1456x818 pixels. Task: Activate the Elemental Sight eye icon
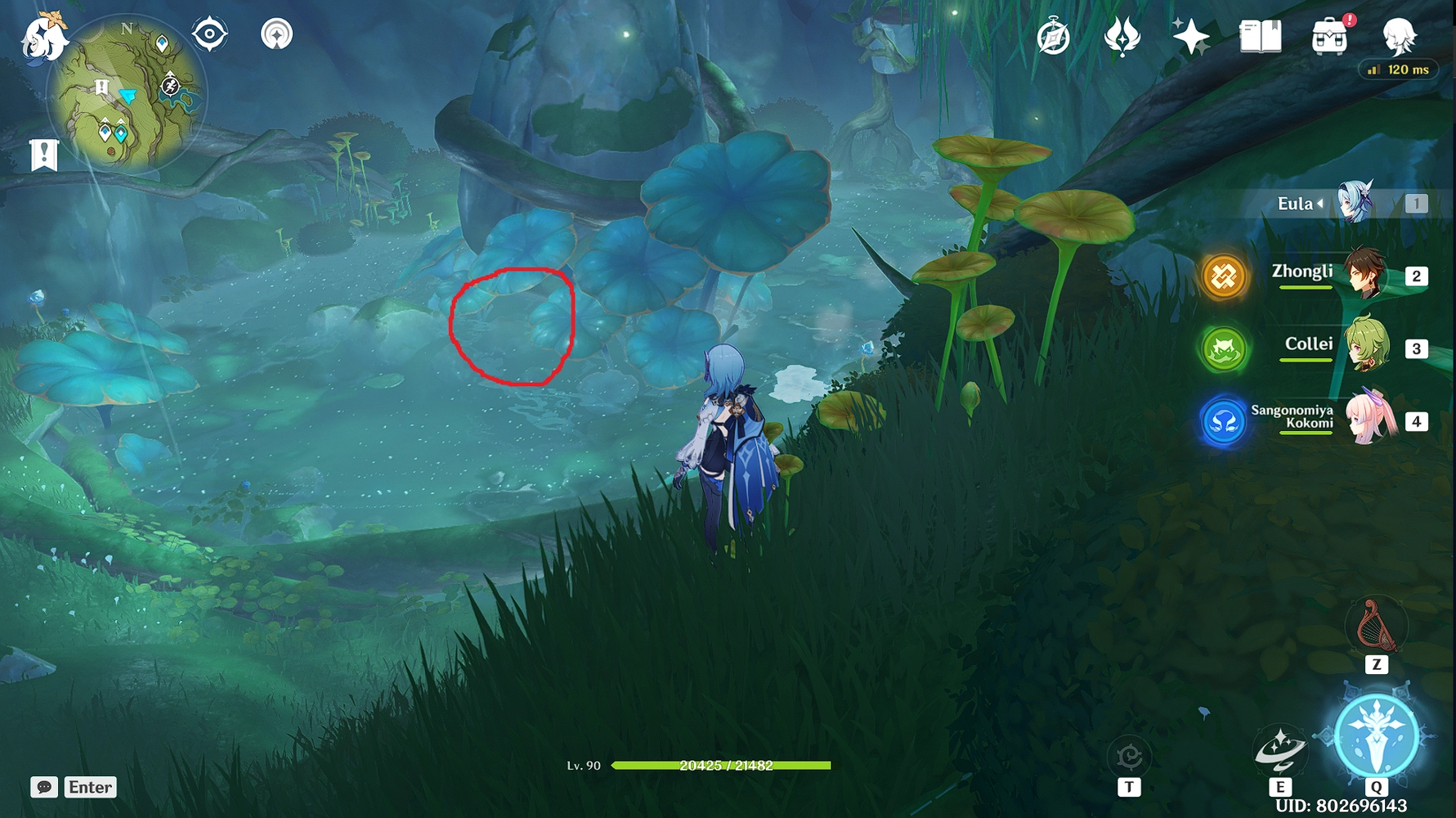click(210, 34)
